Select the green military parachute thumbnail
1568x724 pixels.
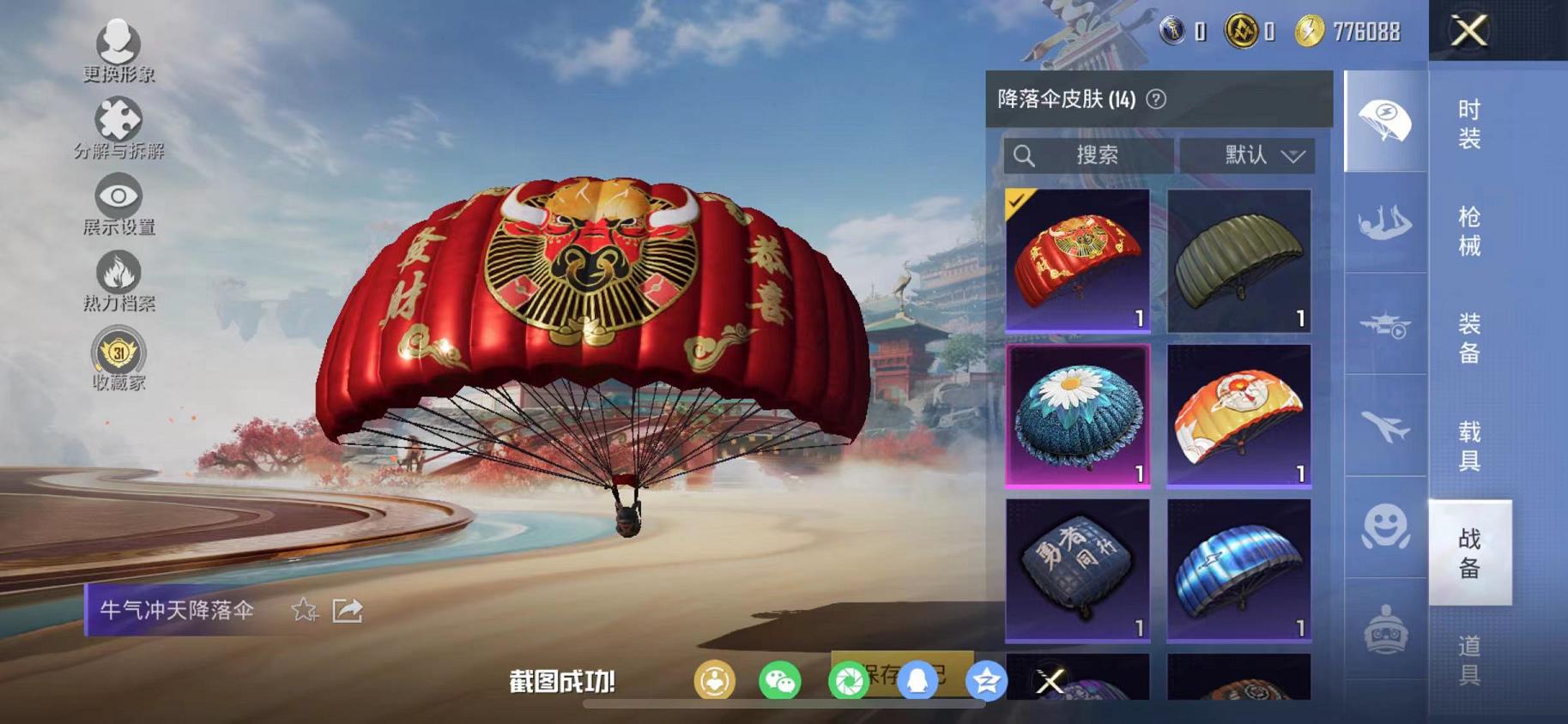click(1238, 257)
